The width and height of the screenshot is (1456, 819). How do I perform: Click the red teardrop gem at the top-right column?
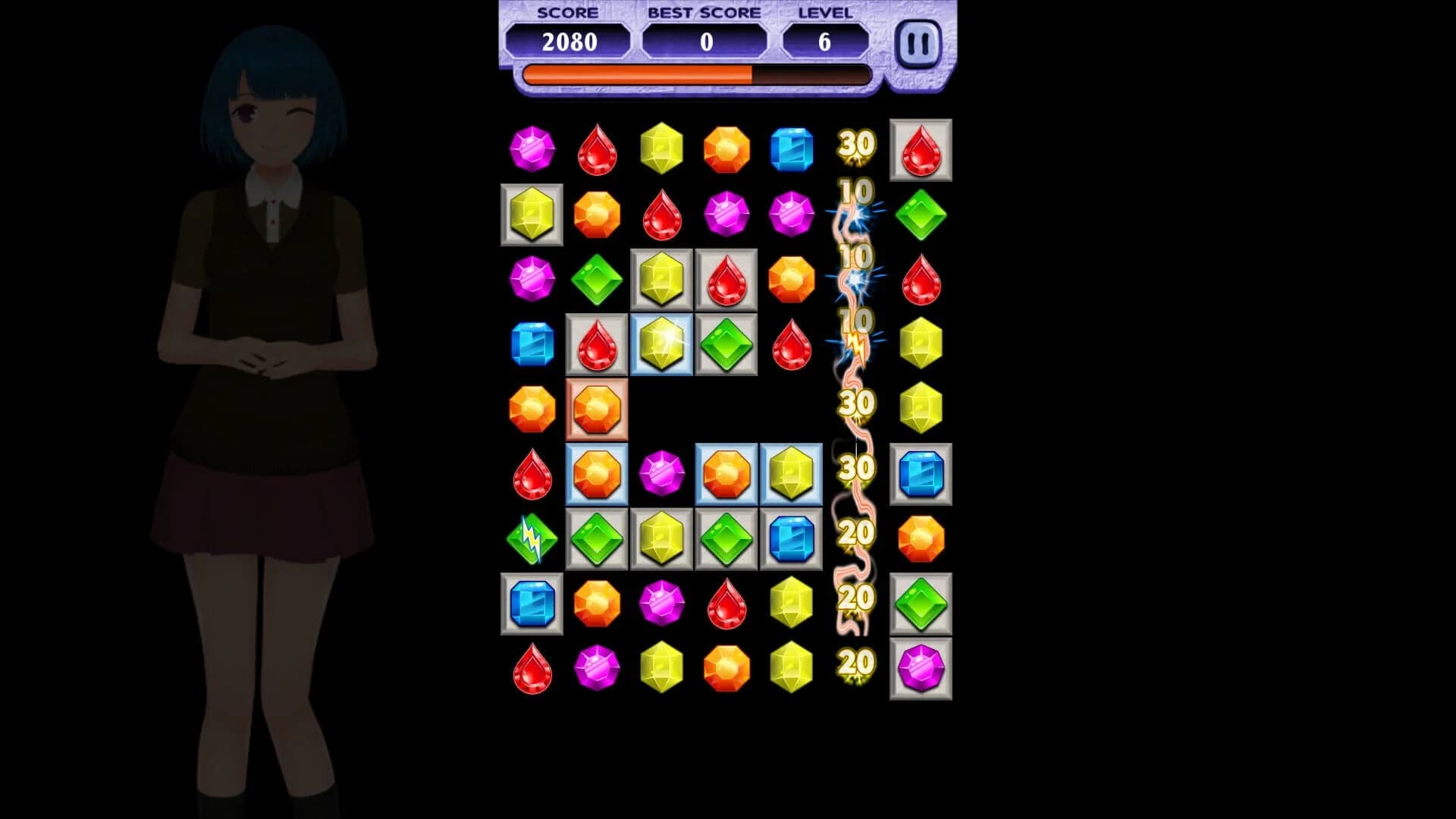pos(921,149)
